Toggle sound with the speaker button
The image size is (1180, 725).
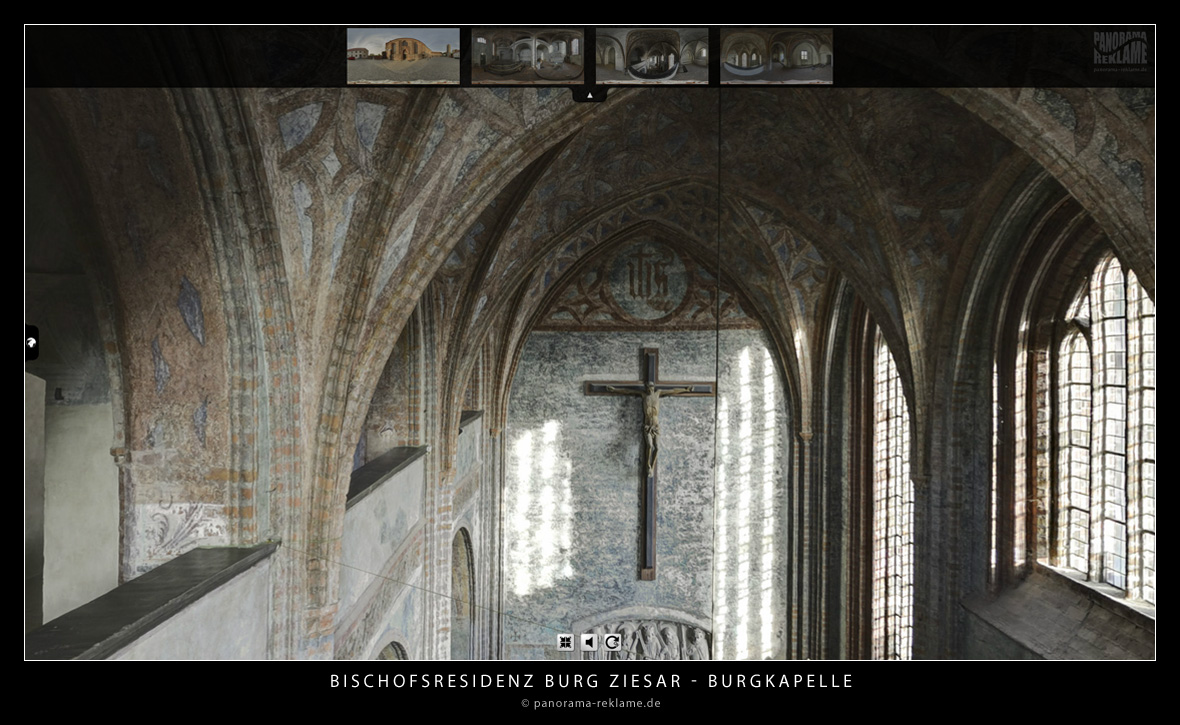click(589, 642)
